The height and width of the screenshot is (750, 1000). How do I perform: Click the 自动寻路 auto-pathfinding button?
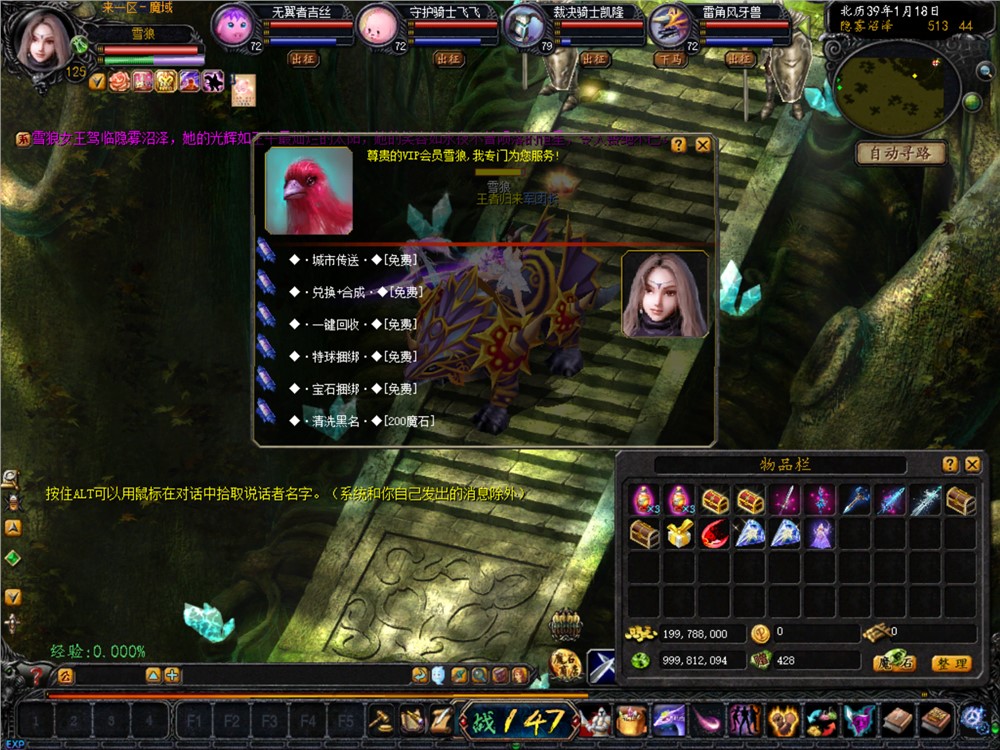[x=901, y=153]
